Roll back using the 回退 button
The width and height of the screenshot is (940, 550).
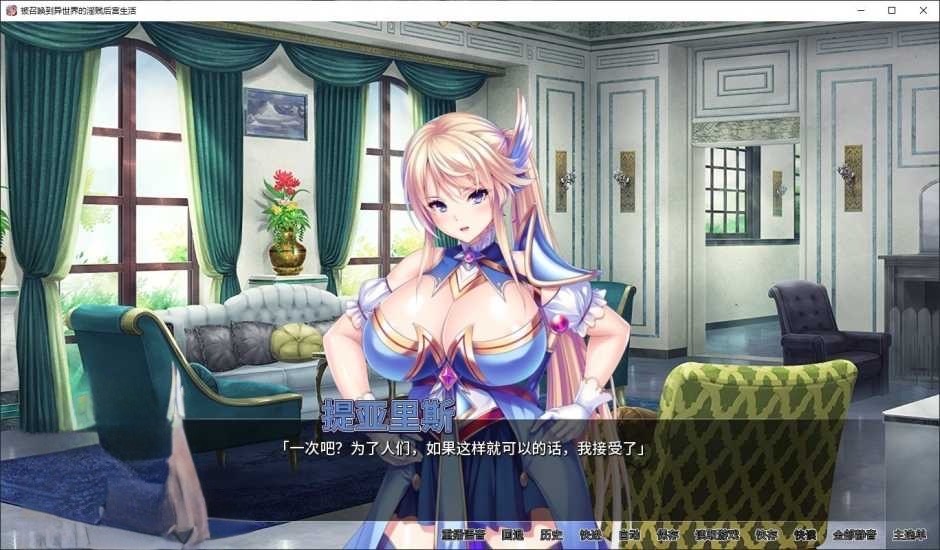(512, 535)
